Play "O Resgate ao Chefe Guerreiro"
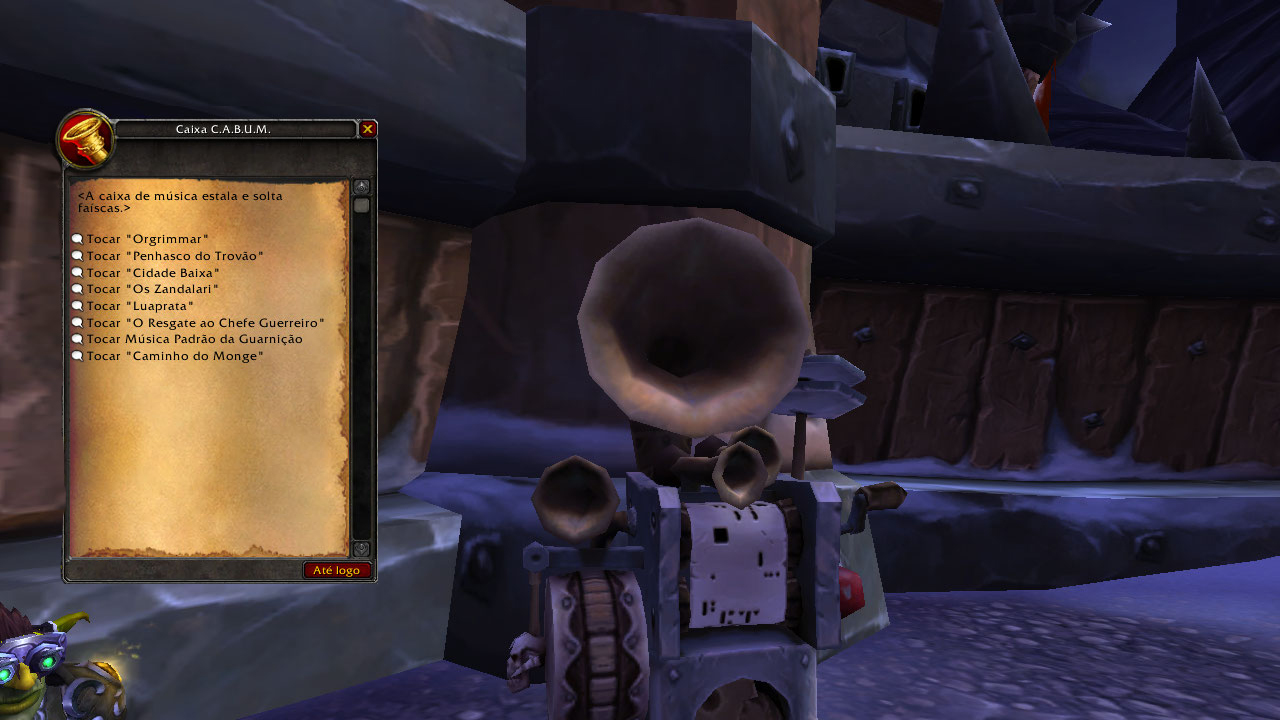 pos(205,323)
